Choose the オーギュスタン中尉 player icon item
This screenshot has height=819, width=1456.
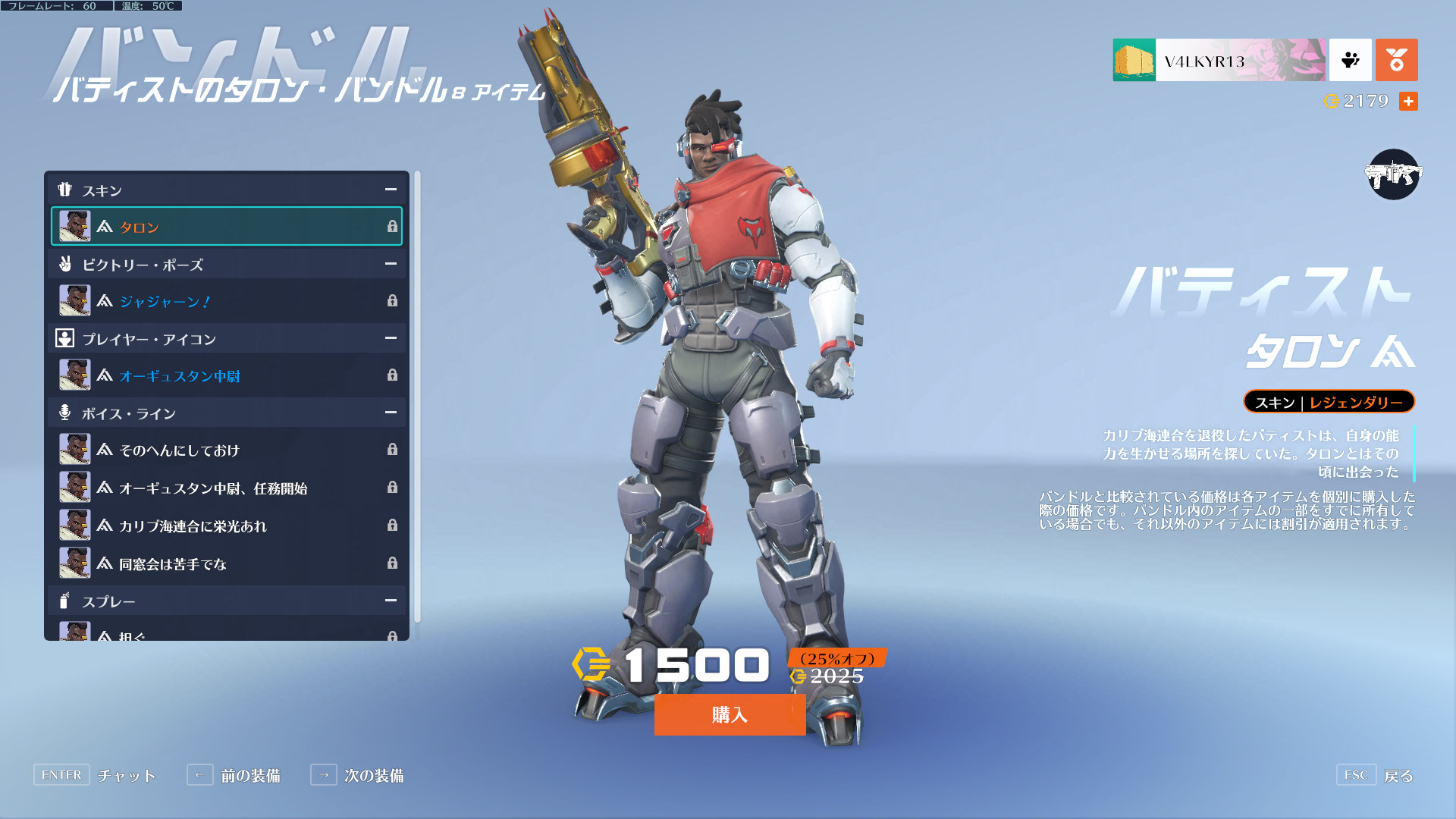(x=226, y=375)
